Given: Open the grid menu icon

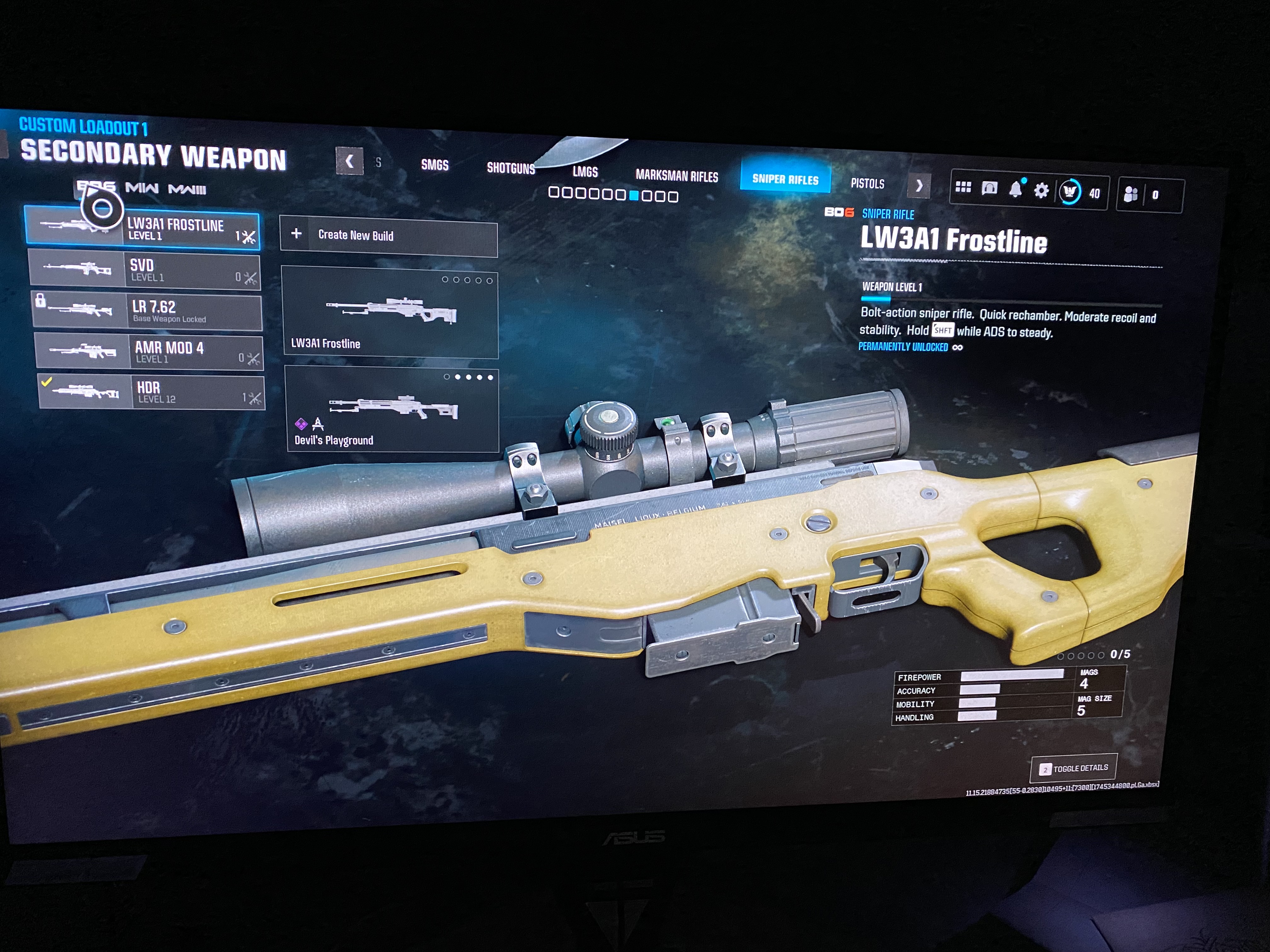Looking at the screenshot, I should click(x=963, y=188).
